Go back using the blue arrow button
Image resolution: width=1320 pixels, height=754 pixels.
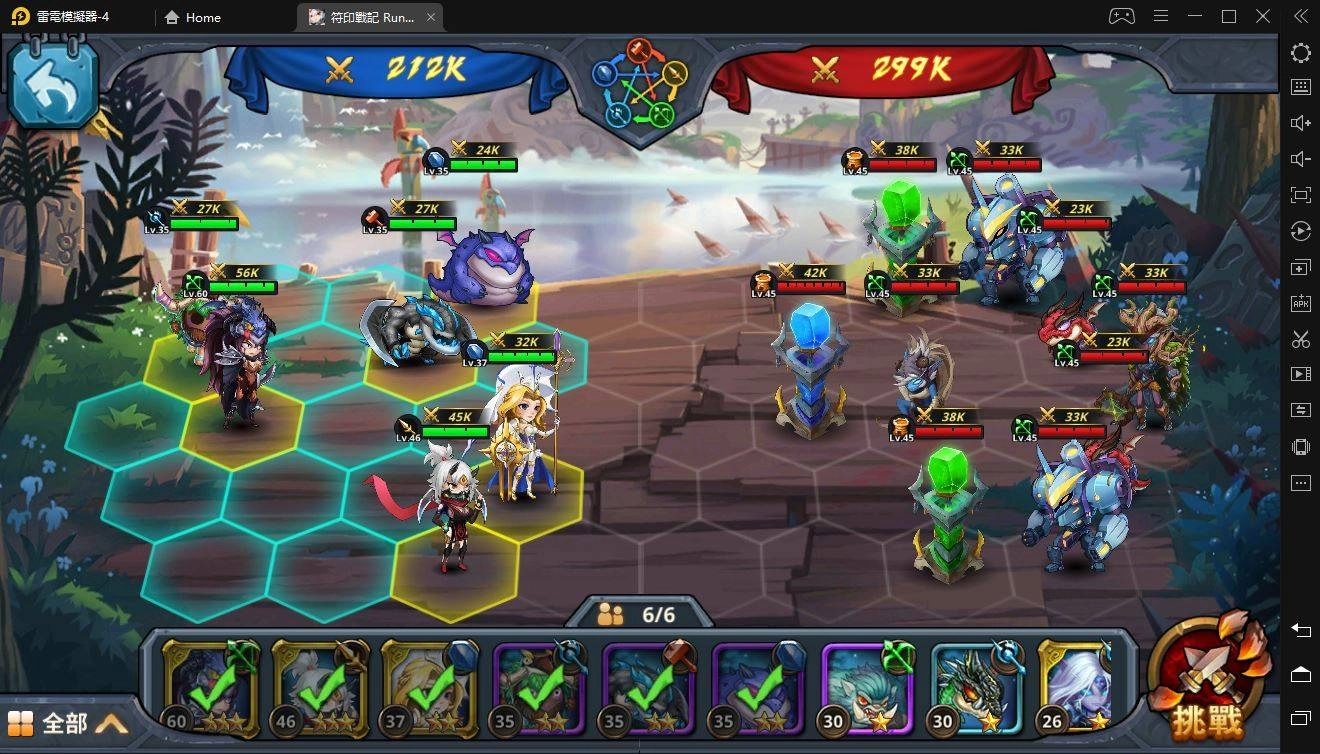(x=53, y=85)
